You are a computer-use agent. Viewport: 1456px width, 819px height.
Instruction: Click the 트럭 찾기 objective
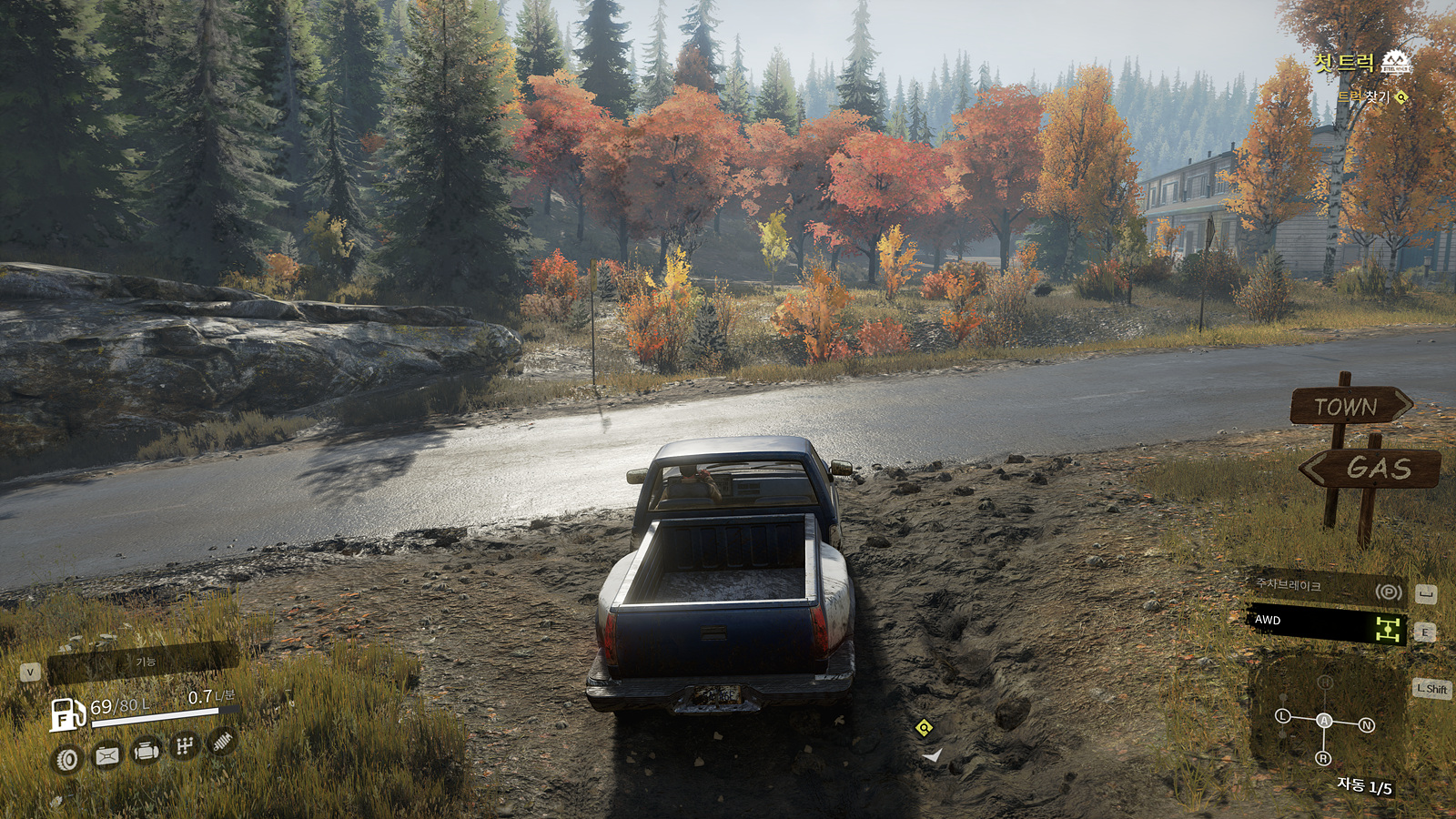point(1363,96)
